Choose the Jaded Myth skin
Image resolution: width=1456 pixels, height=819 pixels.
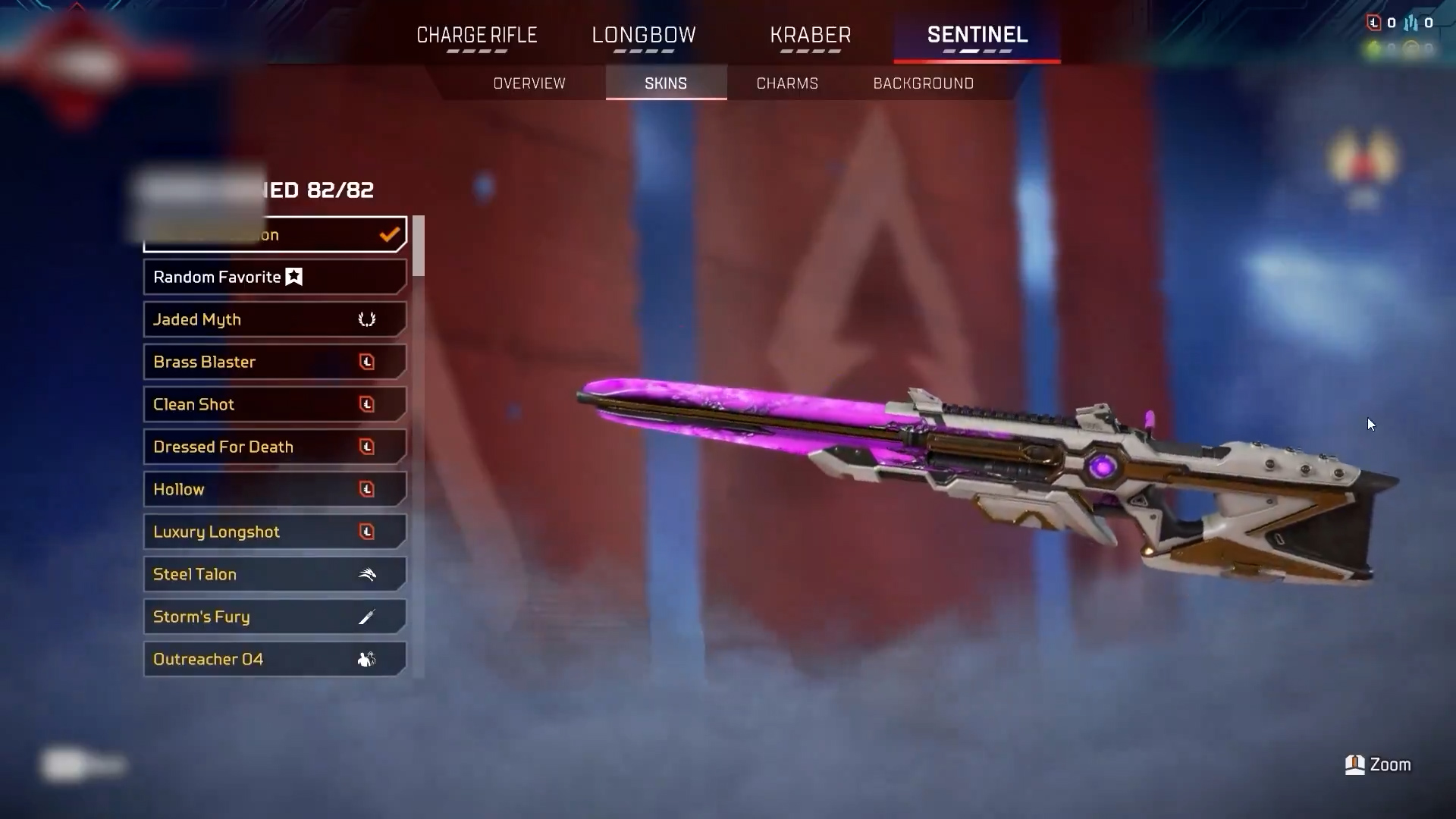tap(275, 320)
